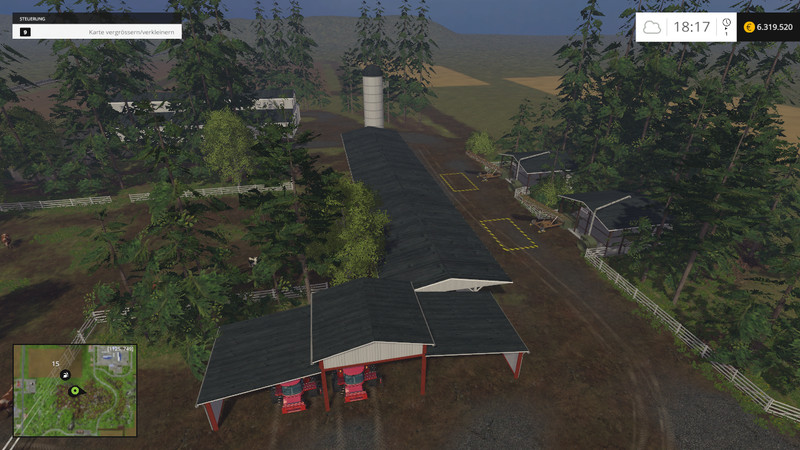Click the euro coin money icon
800x450 pixels.
point(749,27)
